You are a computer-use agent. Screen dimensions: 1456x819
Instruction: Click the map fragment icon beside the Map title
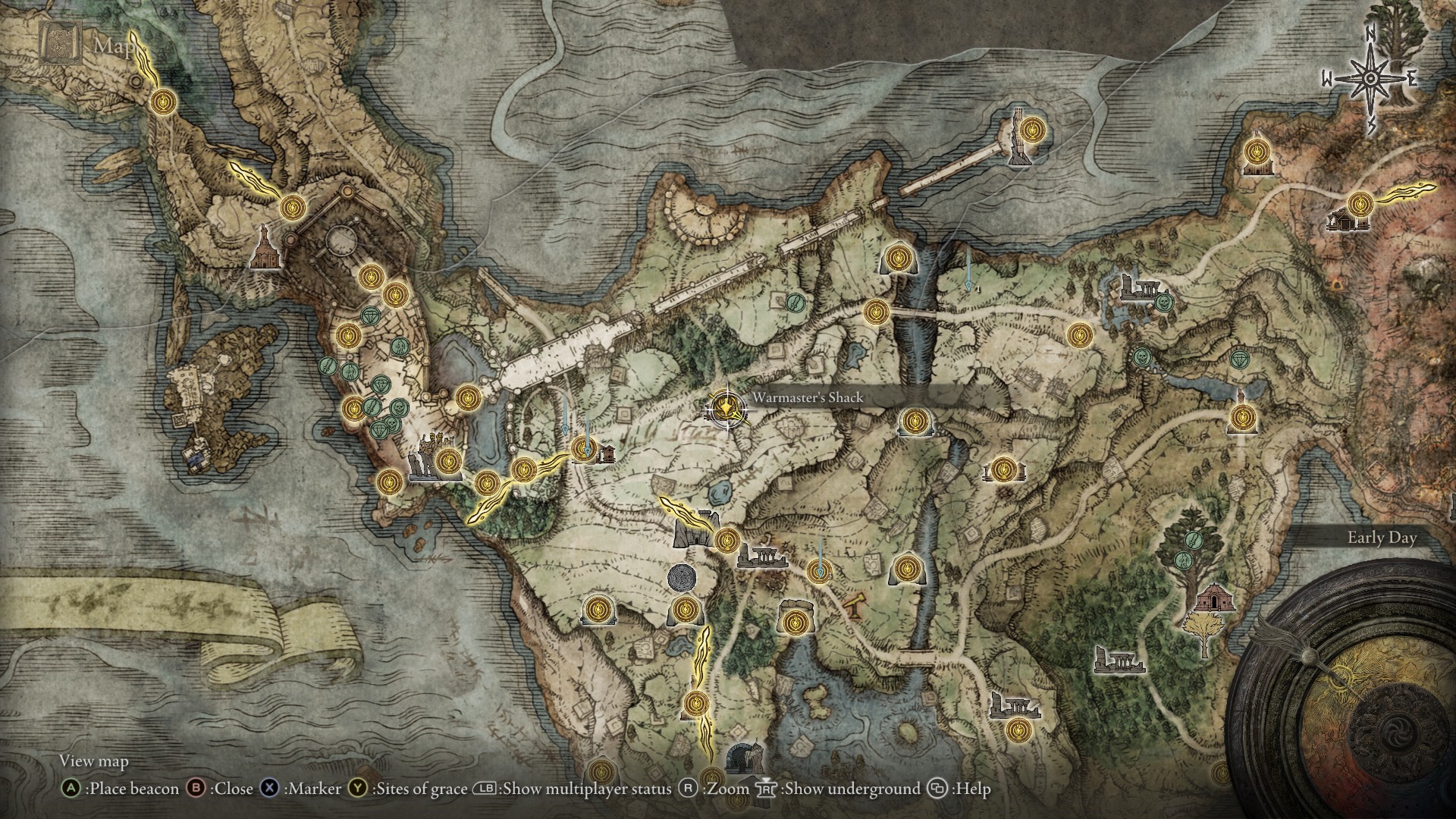[61, 38]
